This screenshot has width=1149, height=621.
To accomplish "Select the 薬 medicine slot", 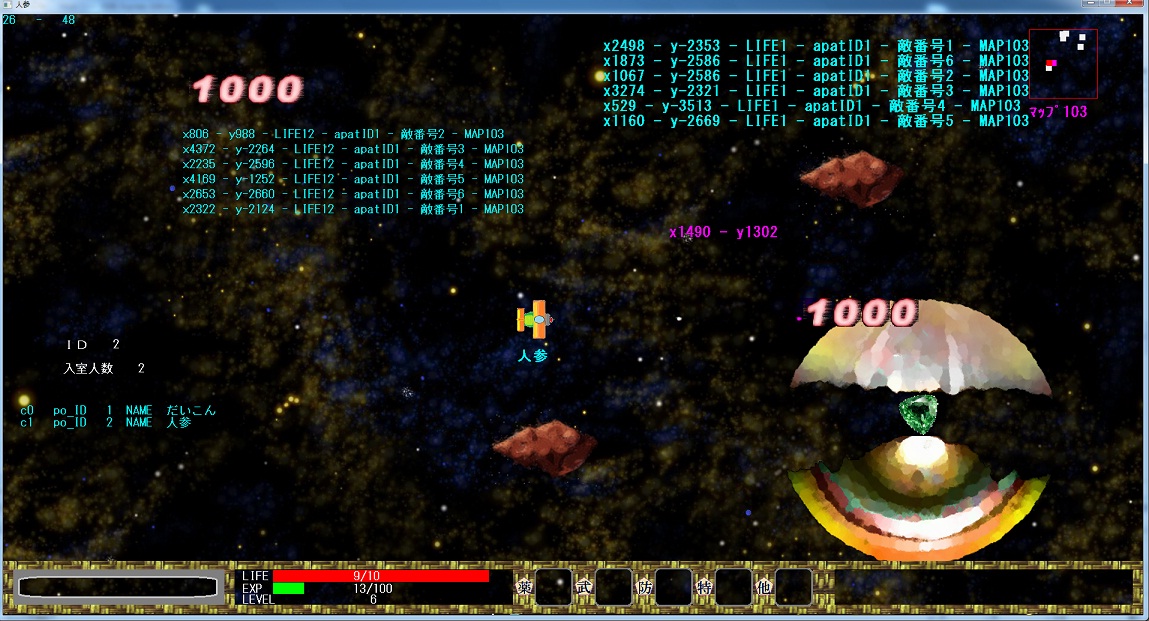I will [553, 587].
